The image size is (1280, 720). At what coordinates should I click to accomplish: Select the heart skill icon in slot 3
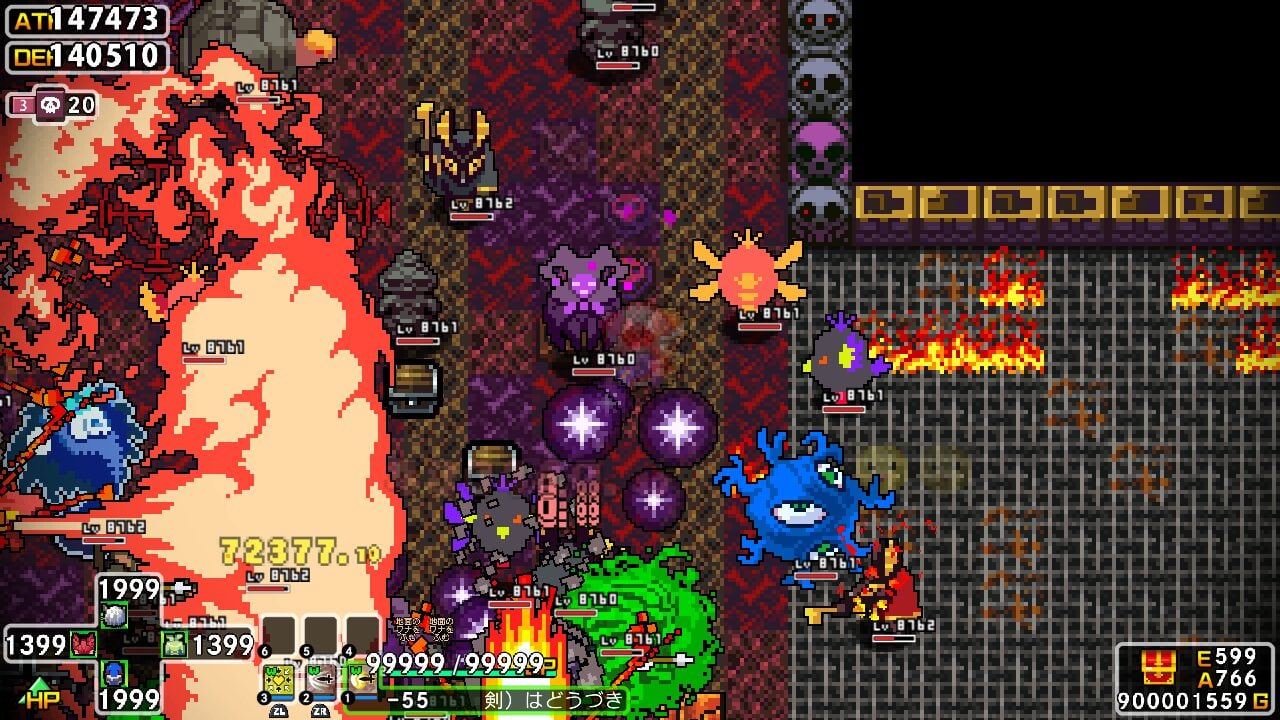(x=276, y=678)
